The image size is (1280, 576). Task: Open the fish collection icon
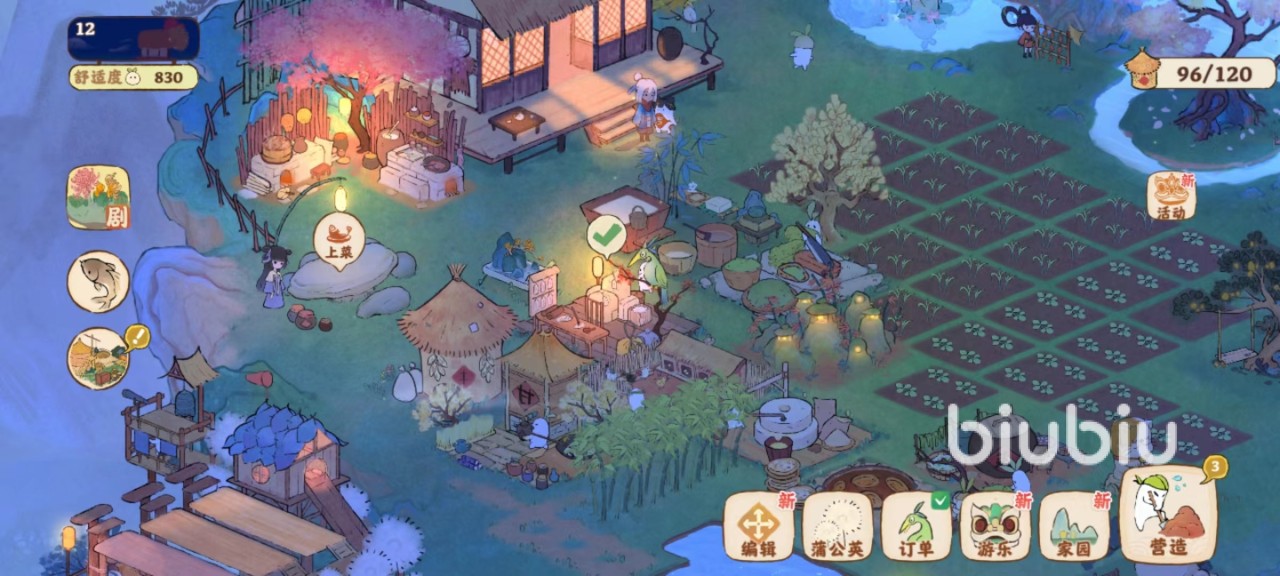click(98, 281)
